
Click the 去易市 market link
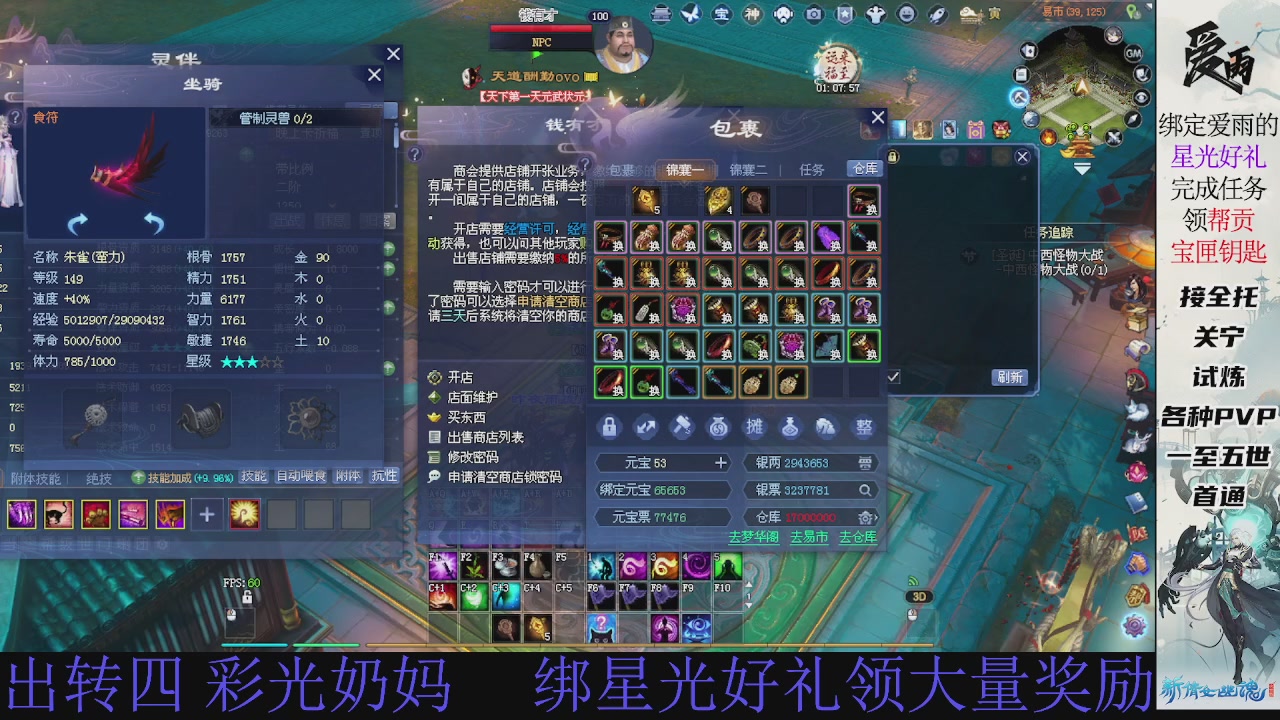810,537
